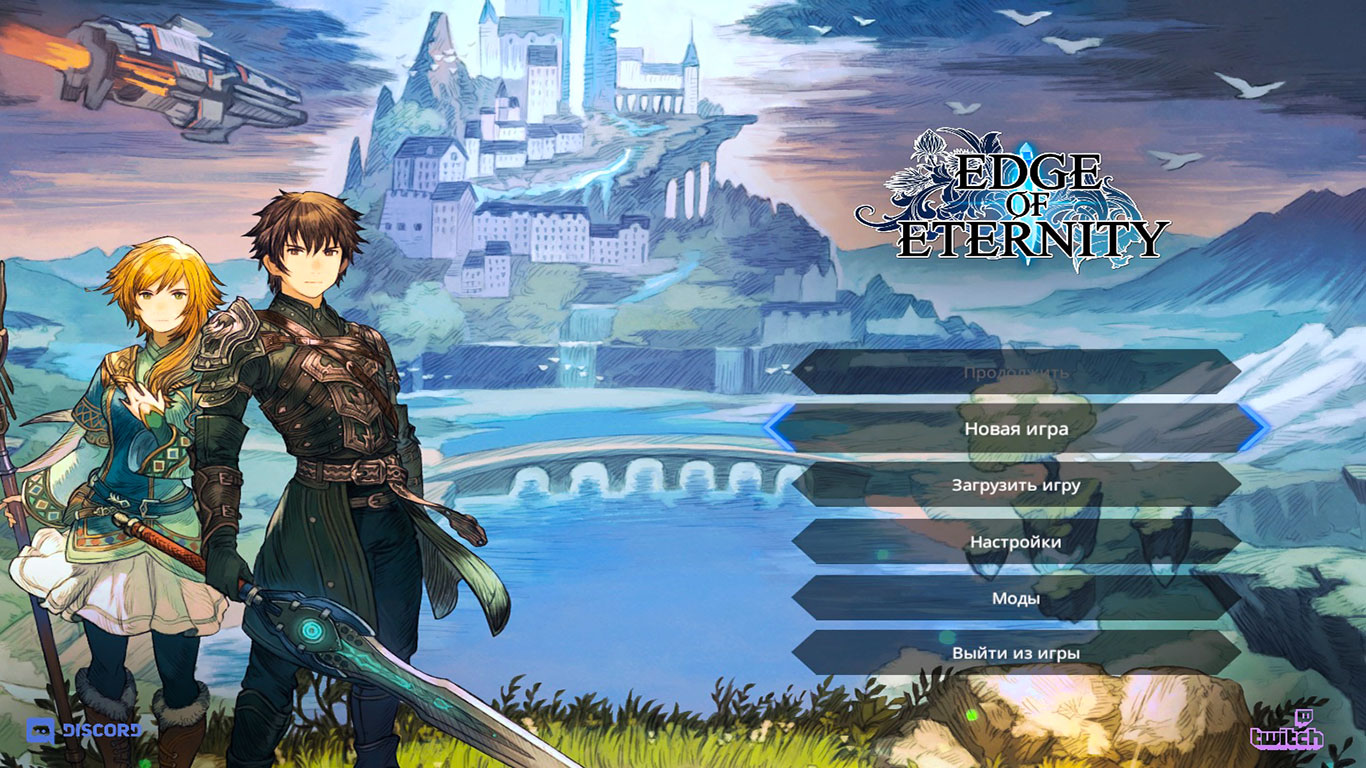This screenshot has width=1366, height=768.
Task: Open the Настройки settings entry
Action: (1014, 539)
